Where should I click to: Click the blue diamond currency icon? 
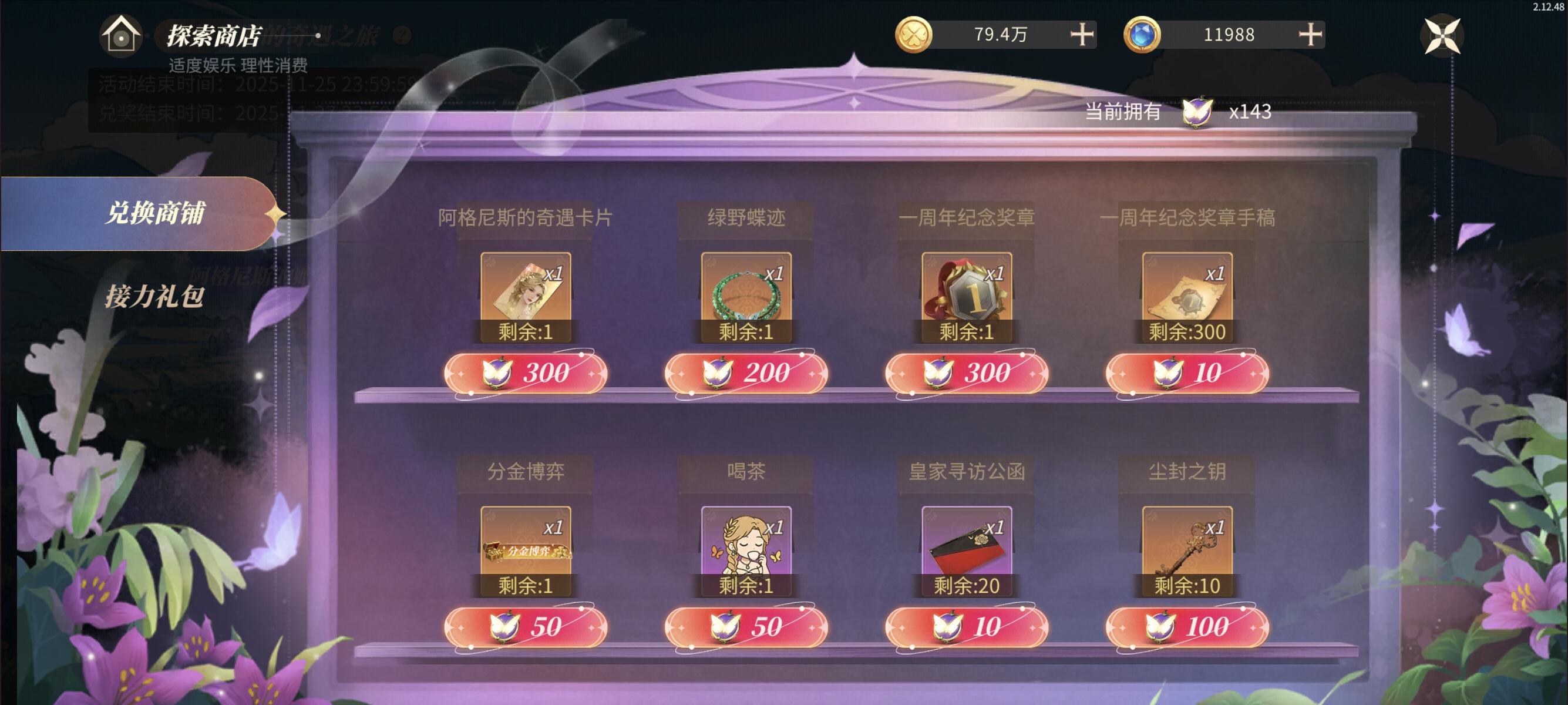point(1143,35)
